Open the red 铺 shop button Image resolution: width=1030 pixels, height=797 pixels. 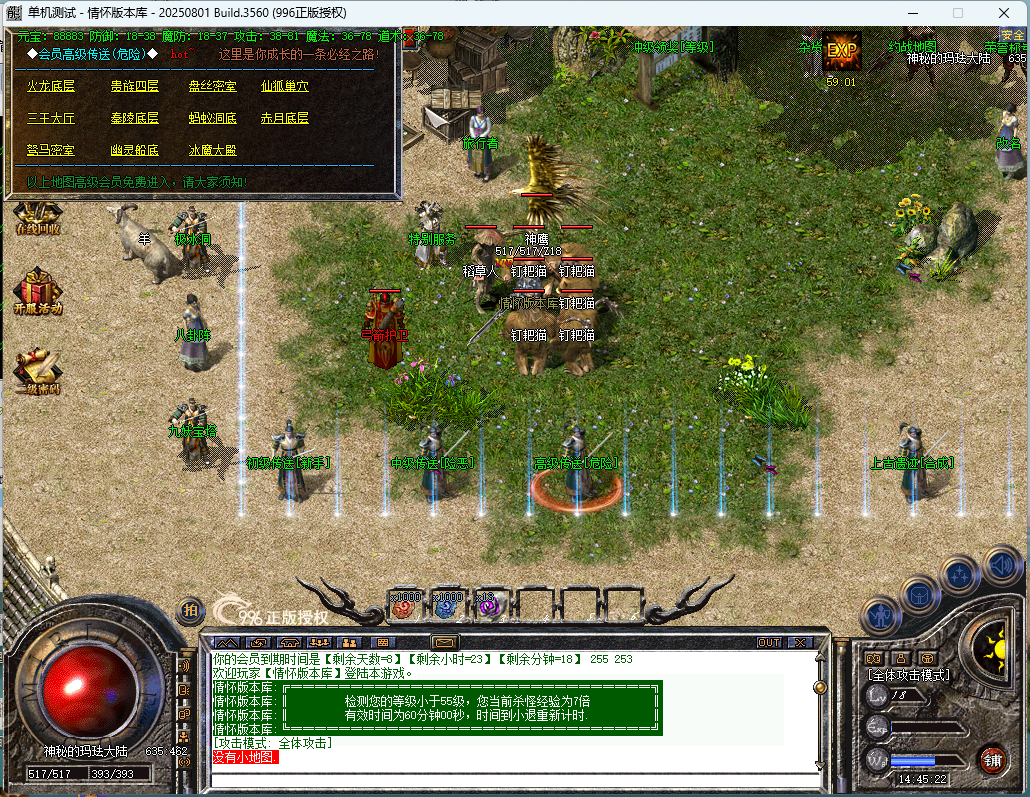pos(992,758)
